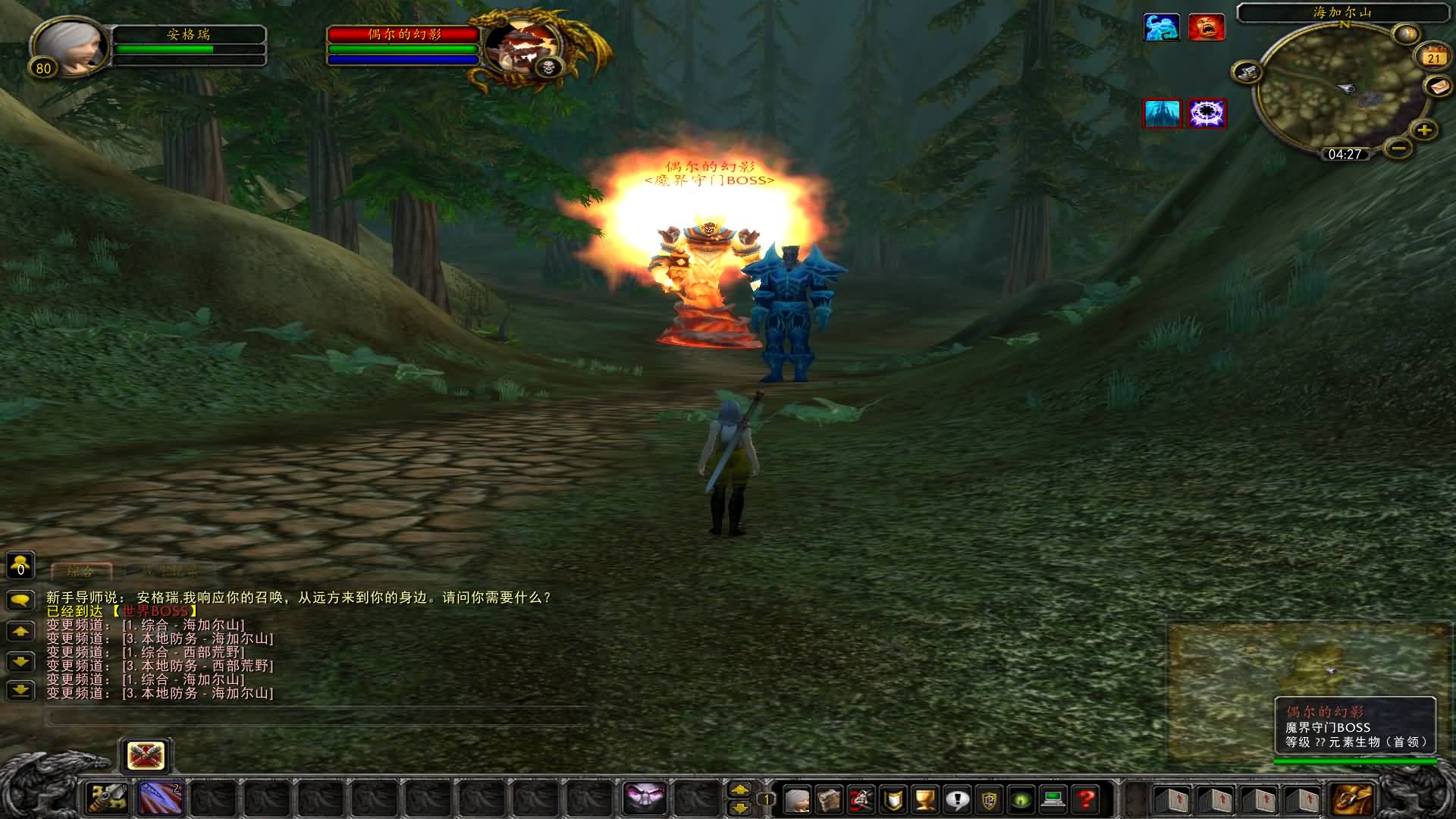The image size is (1456, 819).
Task: Zoom in the minimap
Action: click(x=1424, y=130)
